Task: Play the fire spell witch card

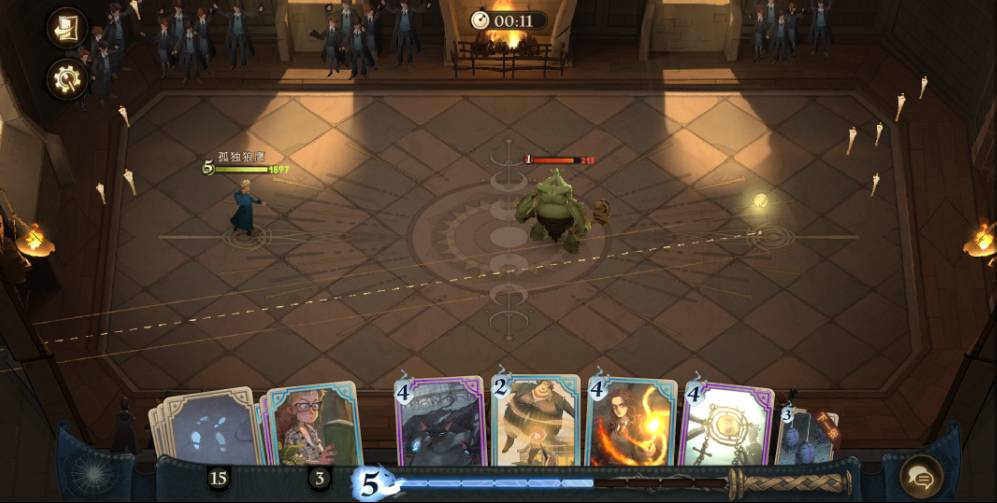Action: [x=632, y=423]
